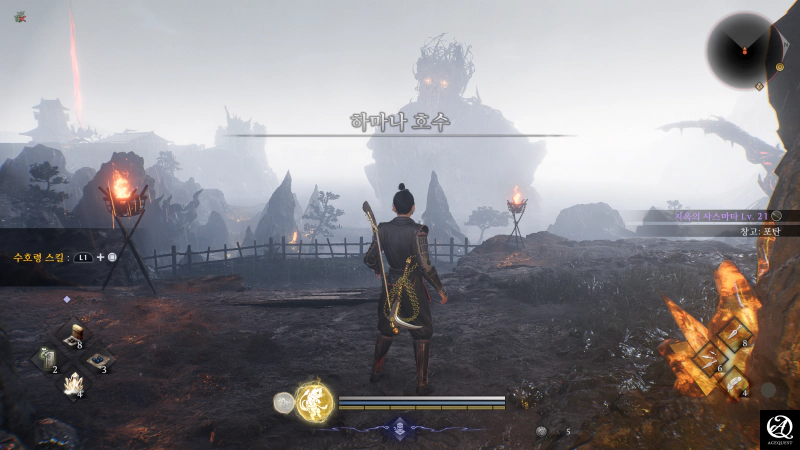
Task: Use the green talisman item slot
Action: click(47, 359)
